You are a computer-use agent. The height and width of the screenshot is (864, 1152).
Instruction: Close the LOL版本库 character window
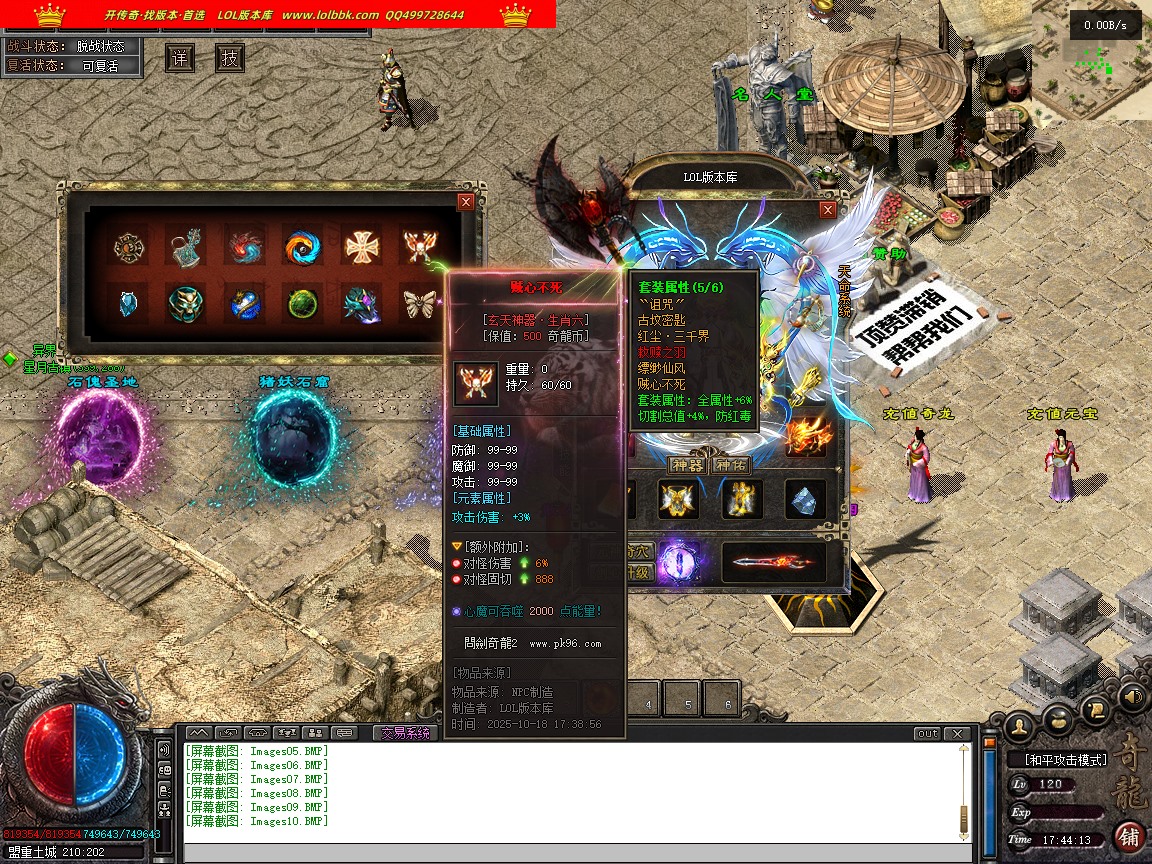827,210
